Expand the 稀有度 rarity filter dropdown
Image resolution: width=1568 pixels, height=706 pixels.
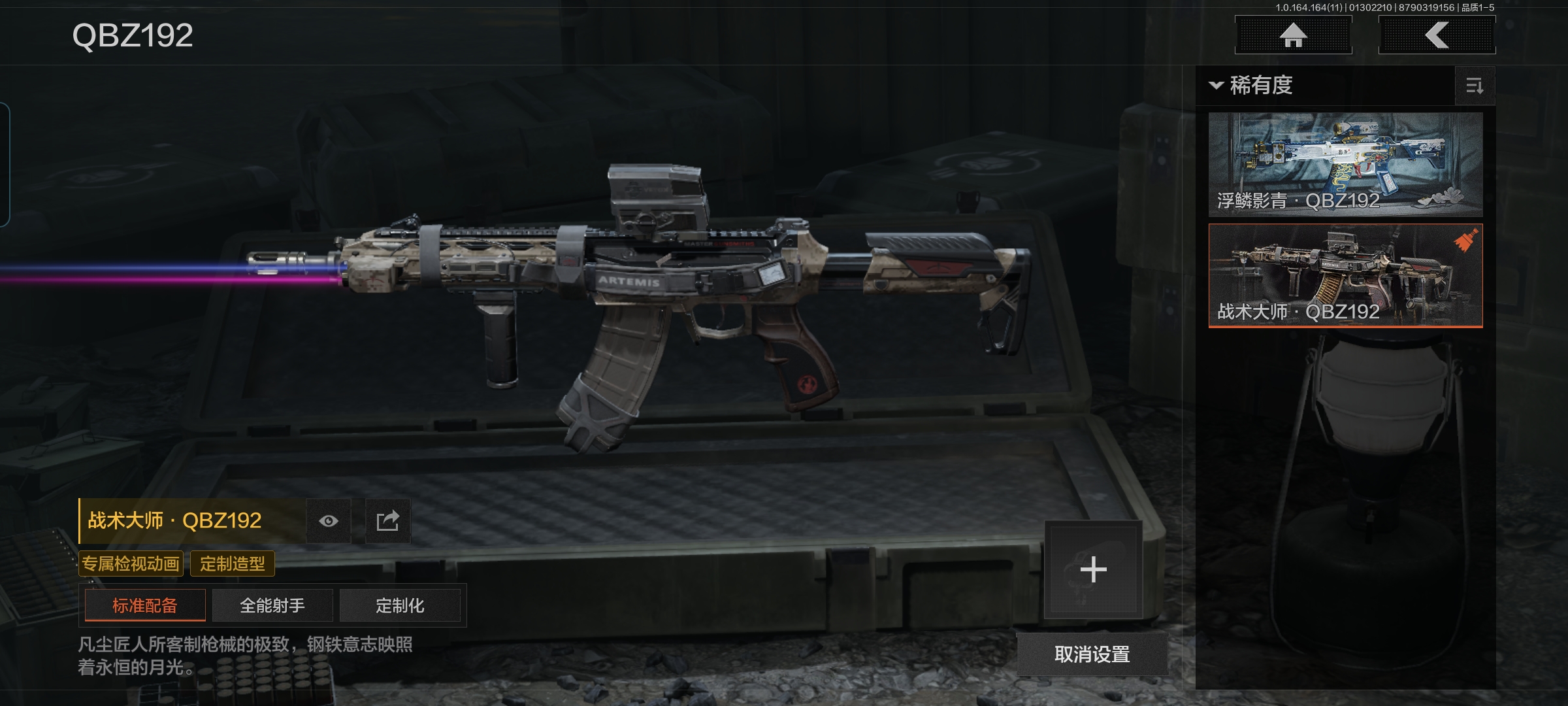pos(1252,86)
